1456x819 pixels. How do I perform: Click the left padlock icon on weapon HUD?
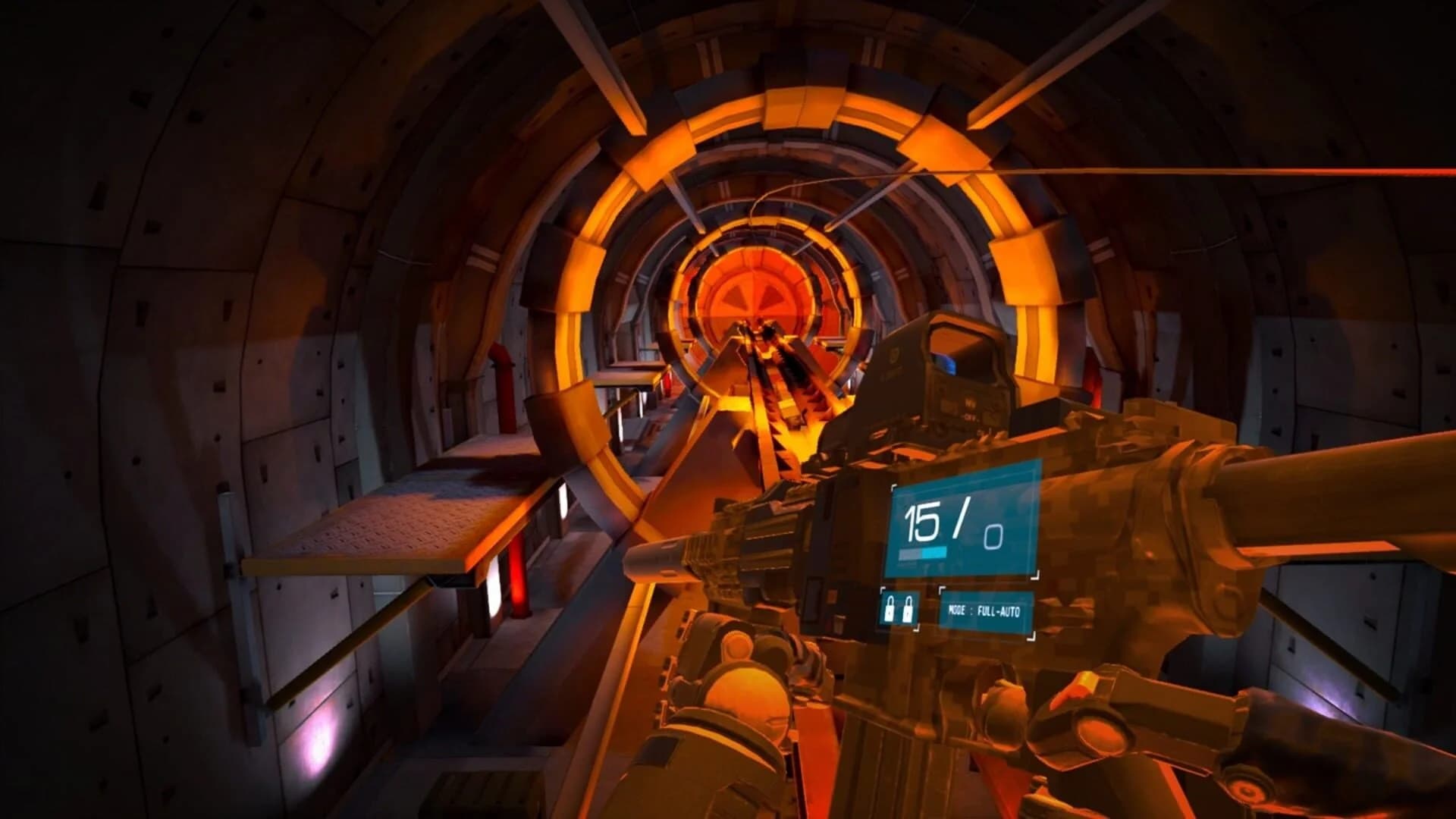(890, 609)
